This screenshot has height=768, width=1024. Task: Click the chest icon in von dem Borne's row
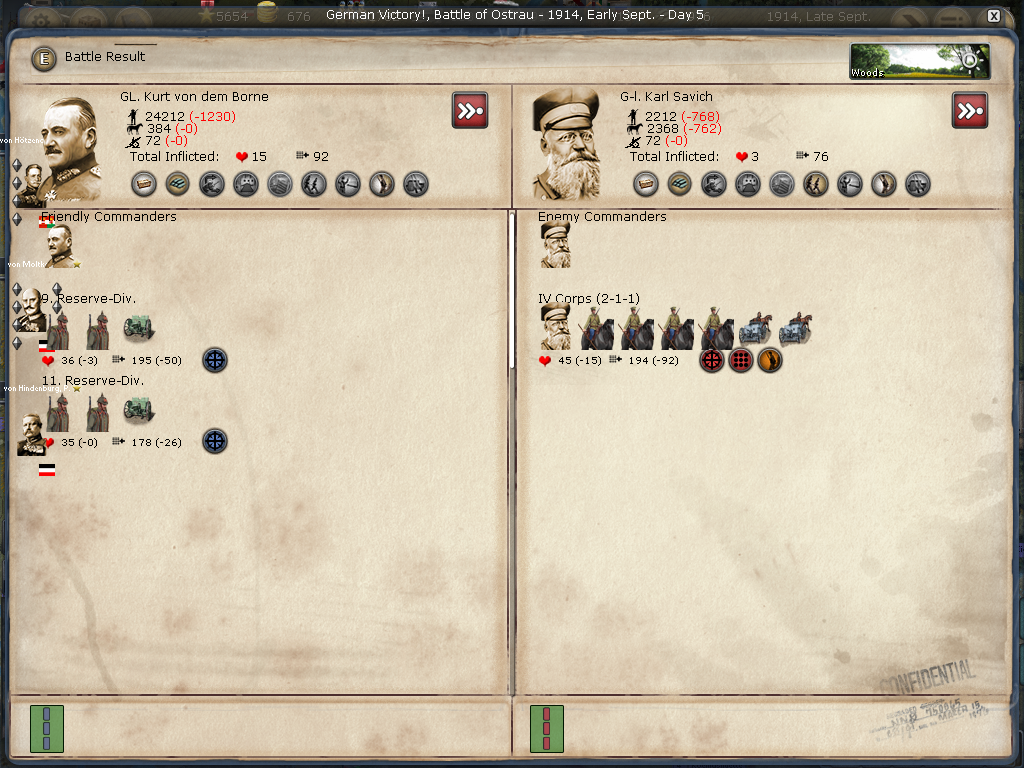145,184
